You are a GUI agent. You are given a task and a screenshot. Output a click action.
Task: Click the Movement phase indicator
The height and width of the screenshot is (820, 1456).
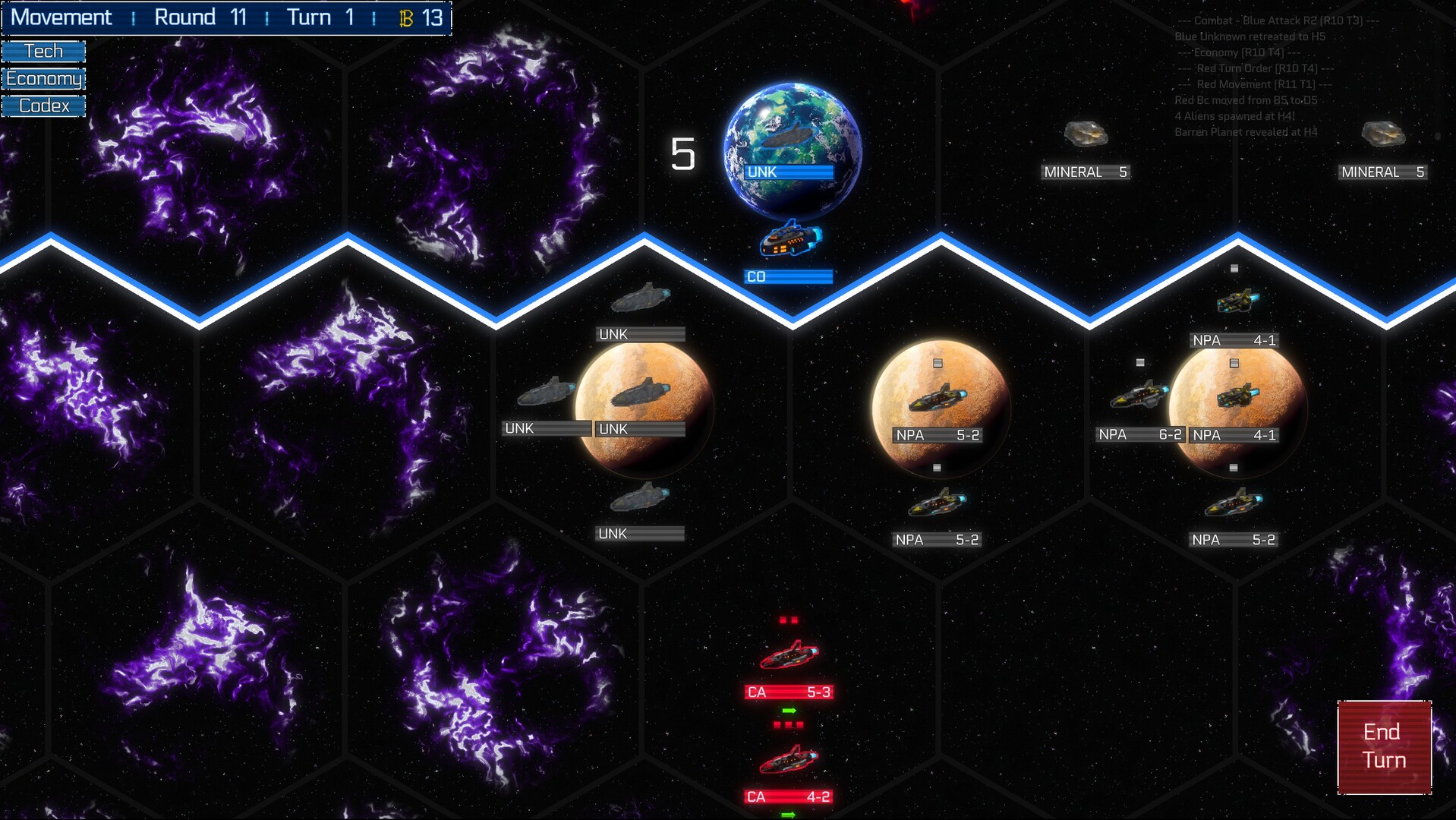(61, 17)
